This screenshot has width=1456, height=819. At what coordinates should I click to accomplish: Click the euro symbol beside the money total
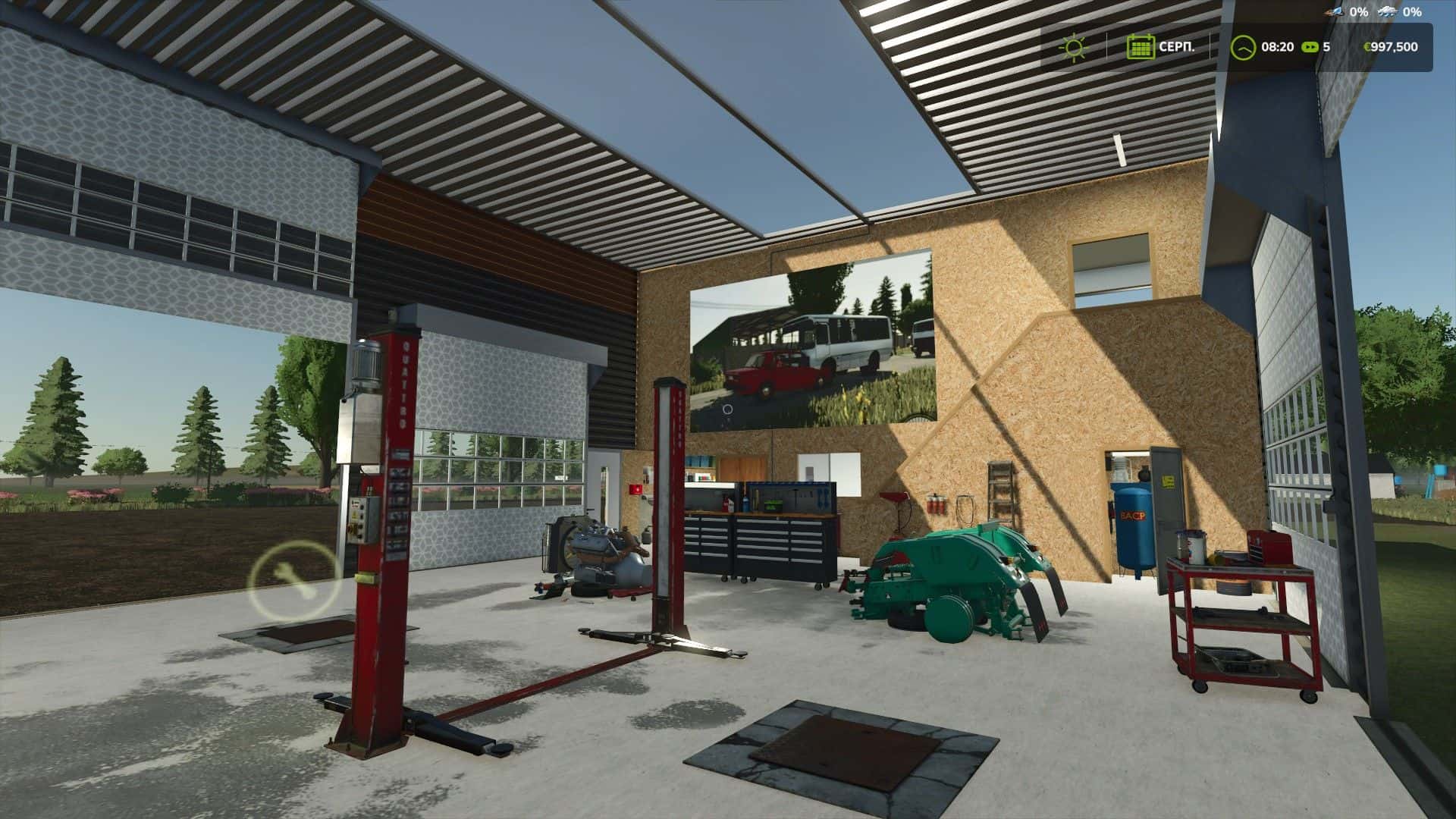(1368, 47)
